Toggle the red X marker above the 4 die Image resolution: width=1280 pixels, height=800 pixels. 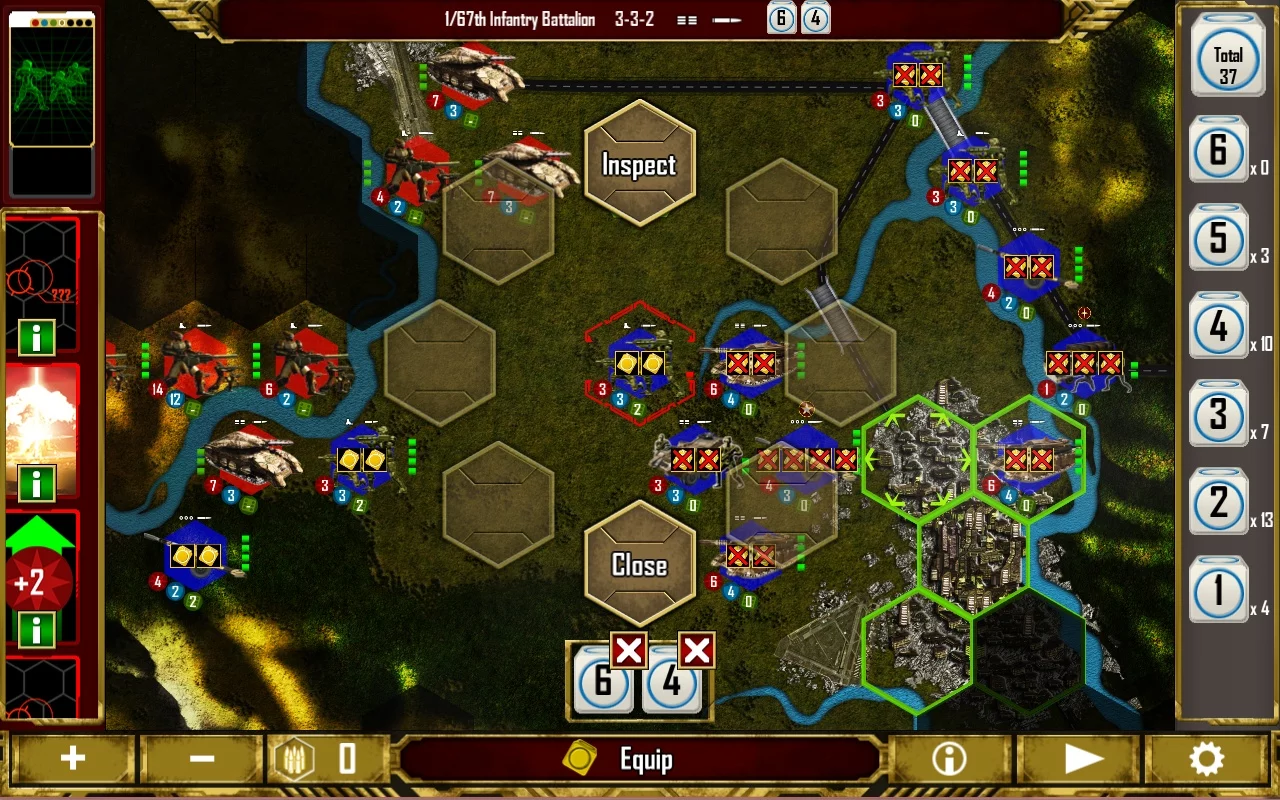(696, 650)
